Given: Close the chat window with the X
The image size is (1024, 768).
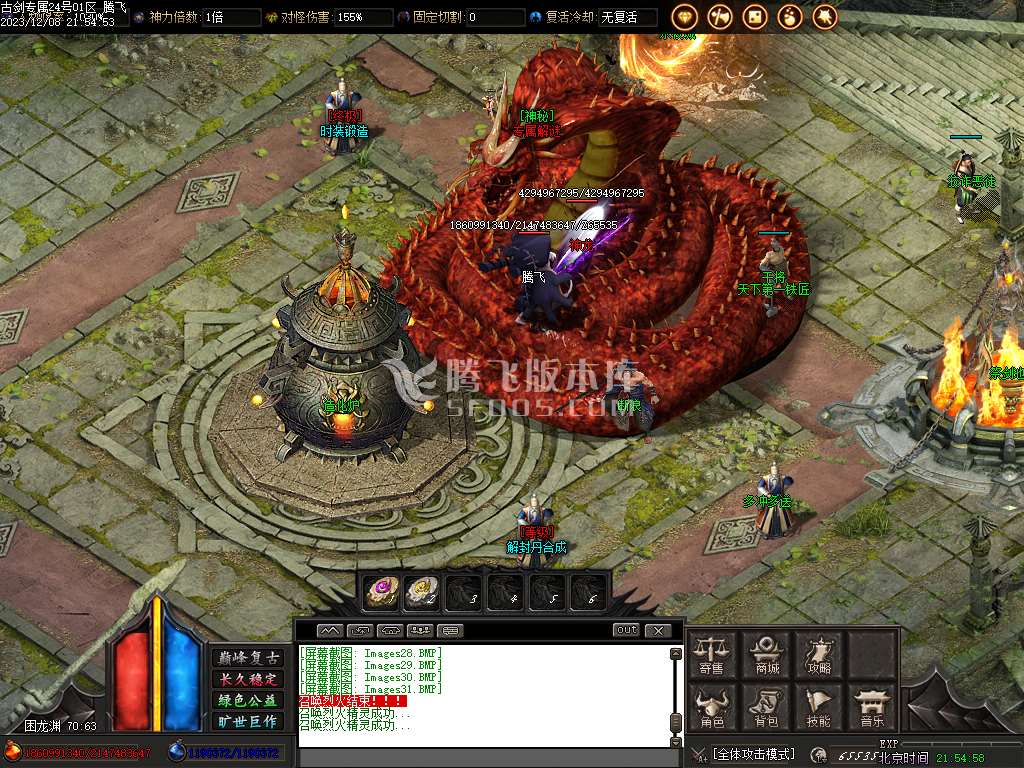Looking at the screenshot, I should pos(657,630).
